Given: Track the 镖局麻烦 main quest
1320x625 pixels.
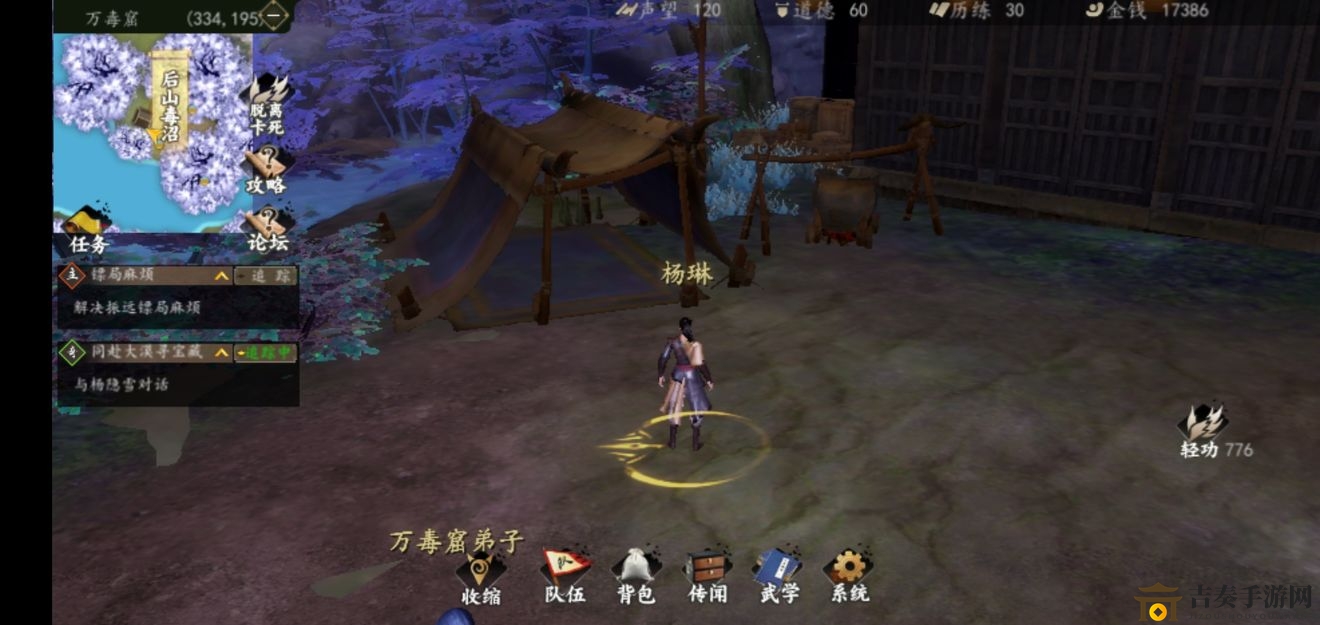Looking at the screenshot, I should 264,275.
